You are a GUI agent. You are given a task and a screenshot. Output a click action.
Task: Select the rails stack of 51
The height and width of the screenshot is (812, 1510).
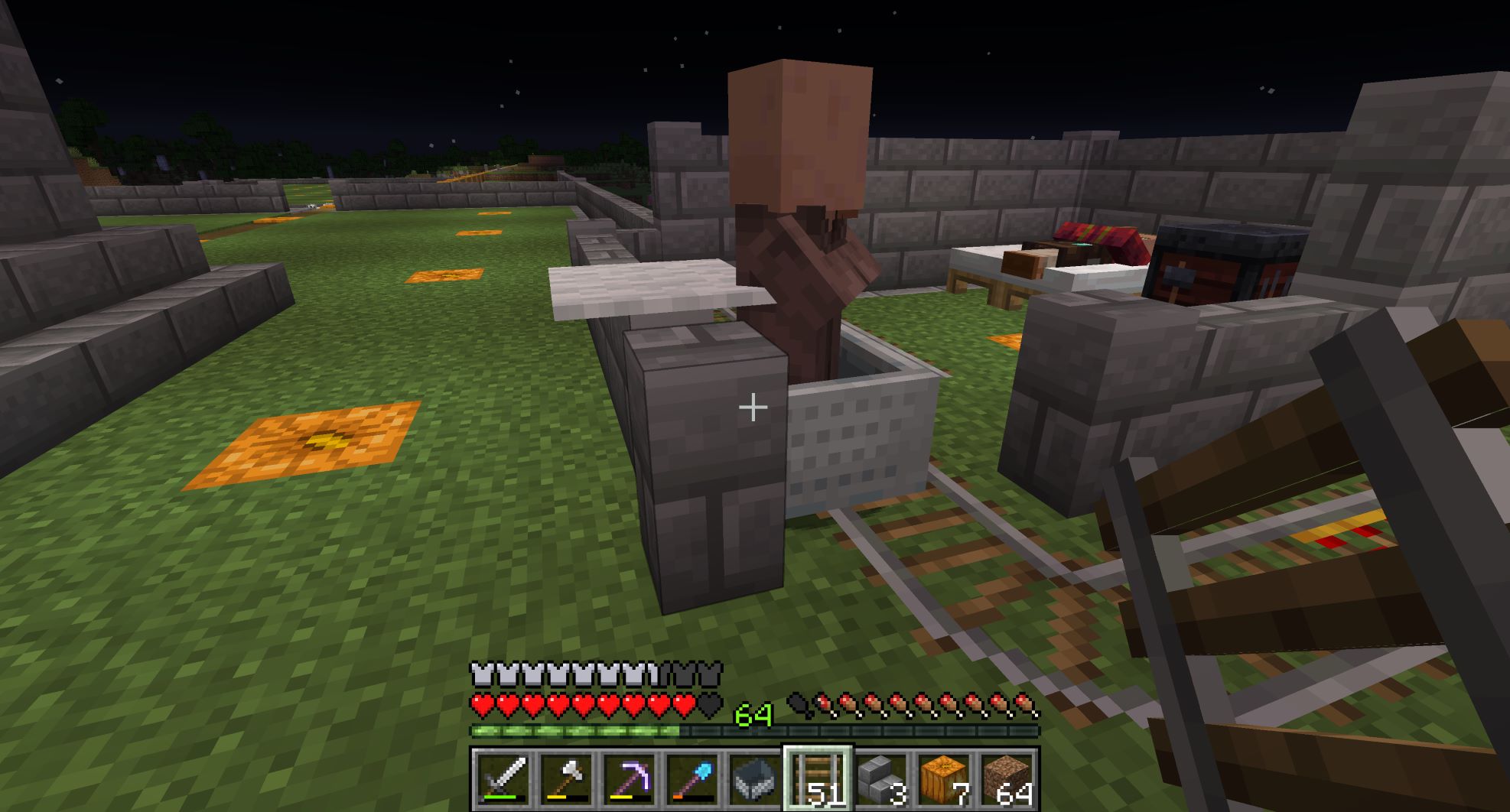tap(818, 779)
